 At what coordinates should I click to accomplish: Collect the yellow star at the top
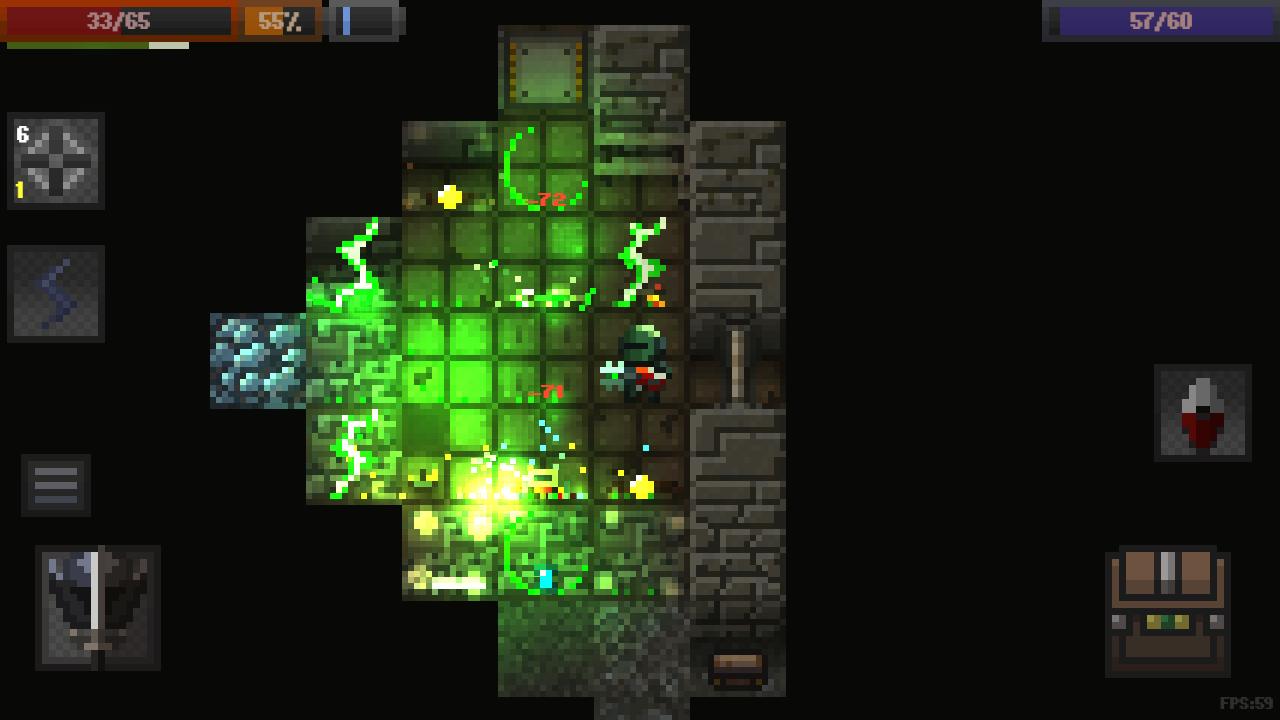(449, 196)
